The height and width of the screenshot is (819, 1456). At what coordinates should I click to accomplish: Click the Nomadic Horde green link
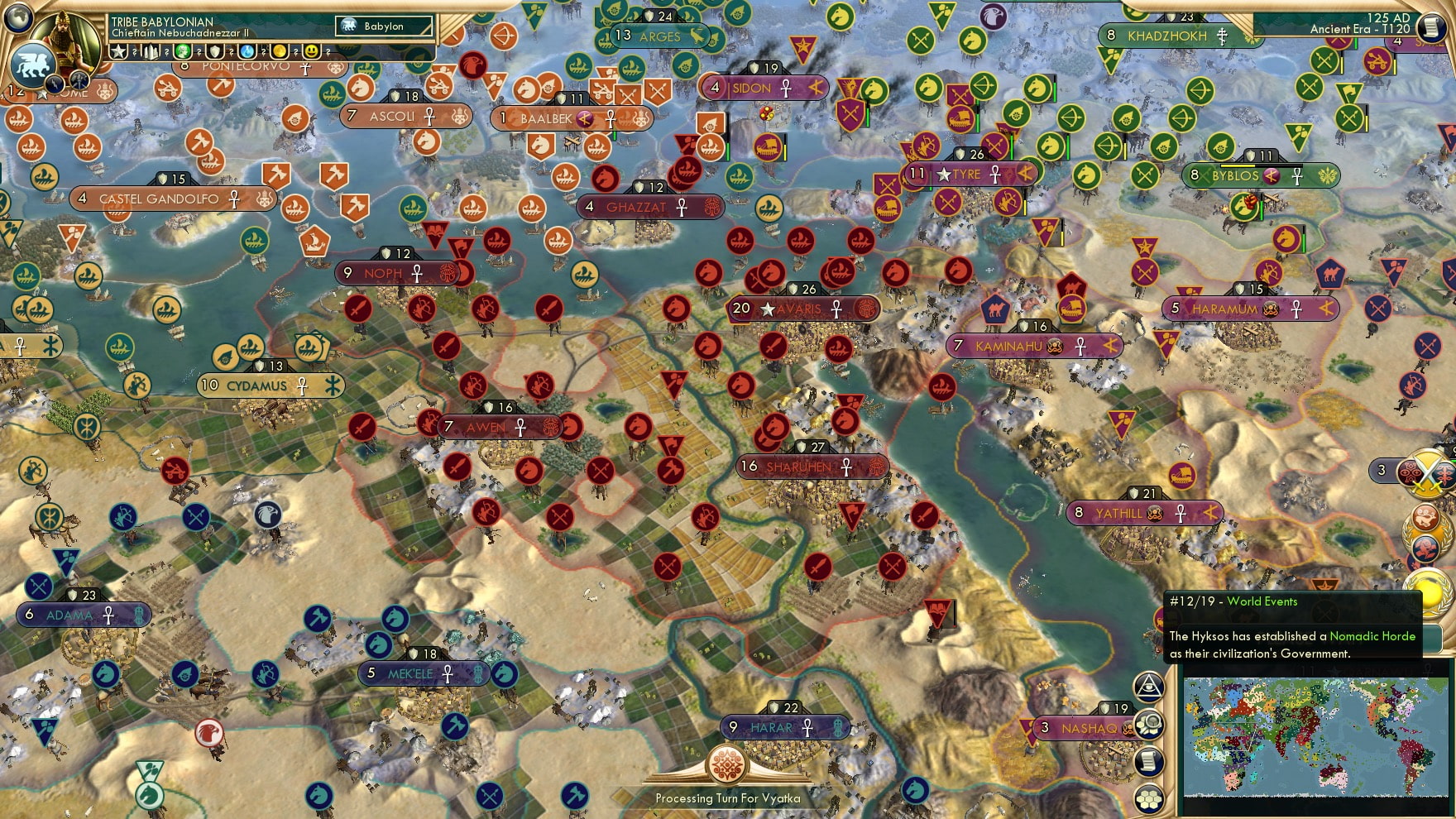point(1372,637)
